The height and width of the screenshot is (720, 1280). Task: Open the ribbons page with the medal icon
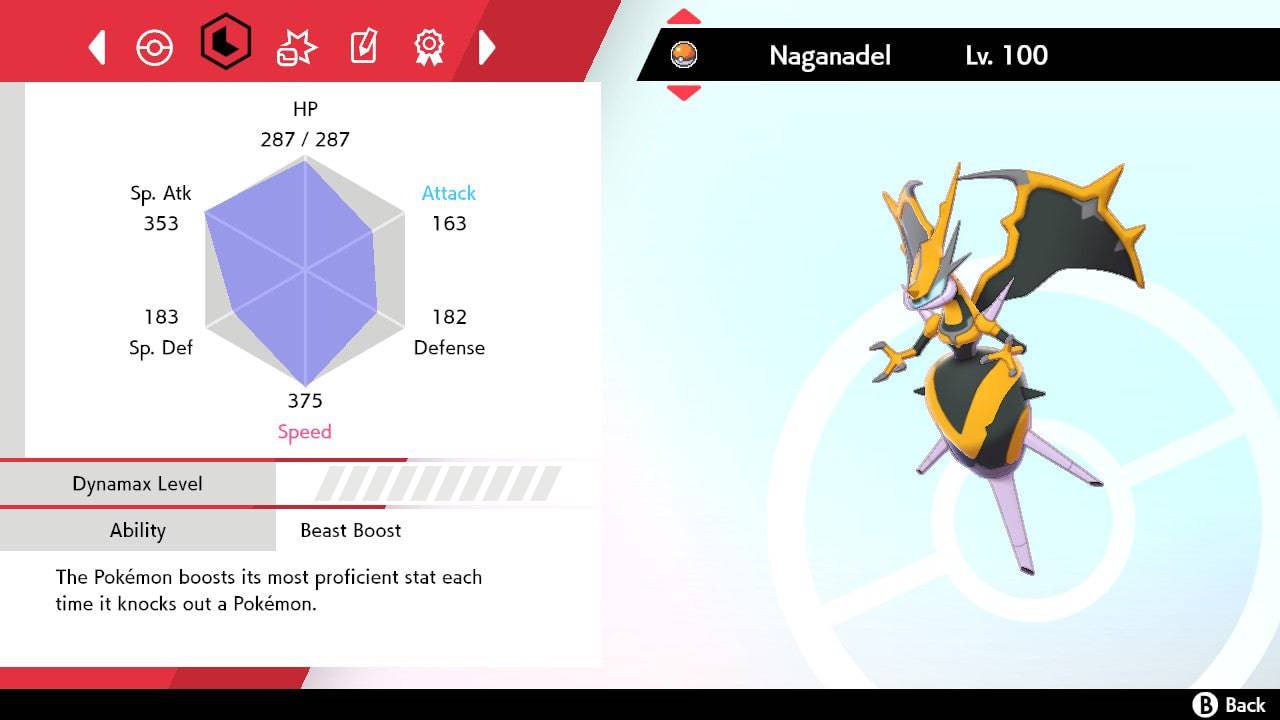[429, 46]
